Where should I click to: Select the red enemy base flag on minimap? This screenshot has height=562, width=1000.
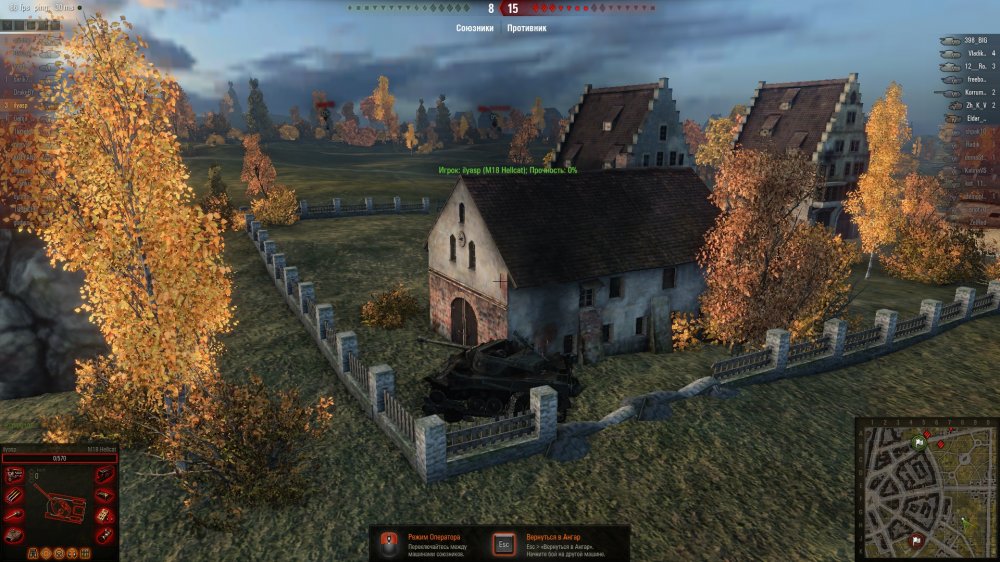tap(914, 541)
